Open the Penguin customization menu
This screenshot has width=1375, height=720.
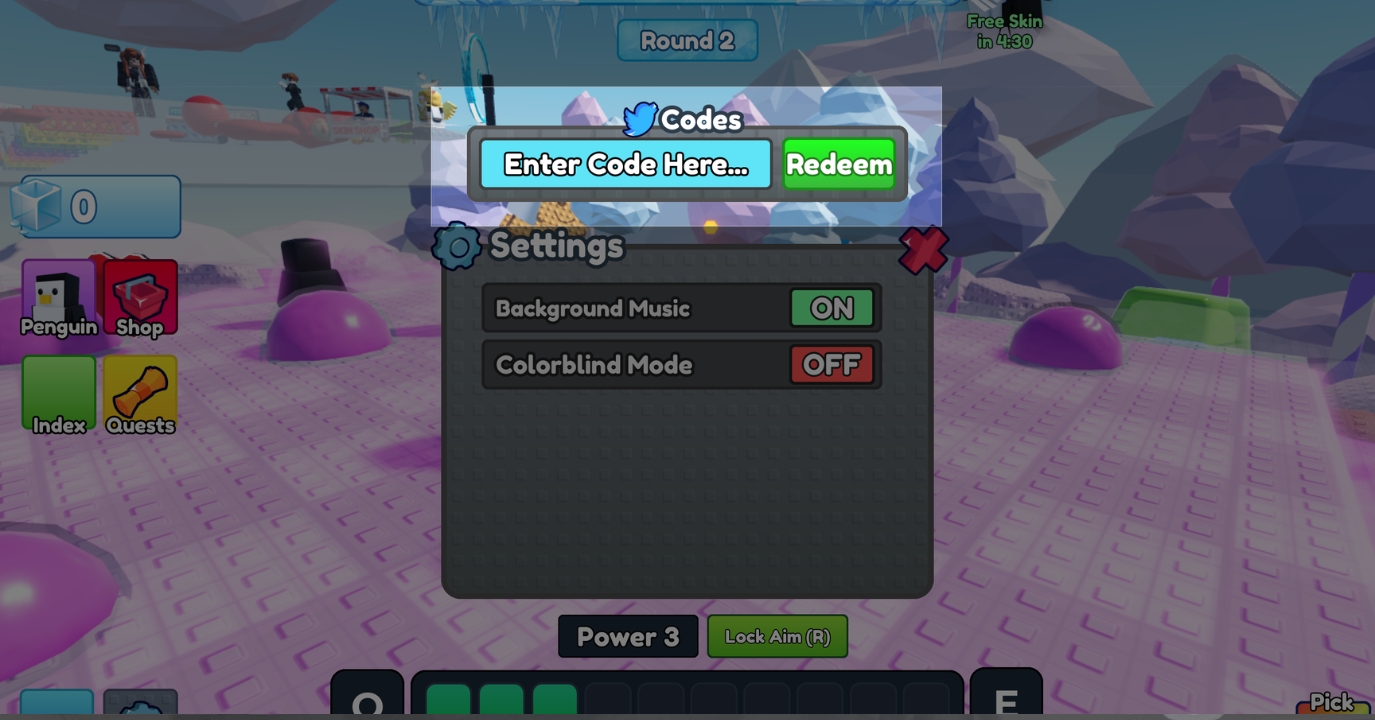point(57,295)
